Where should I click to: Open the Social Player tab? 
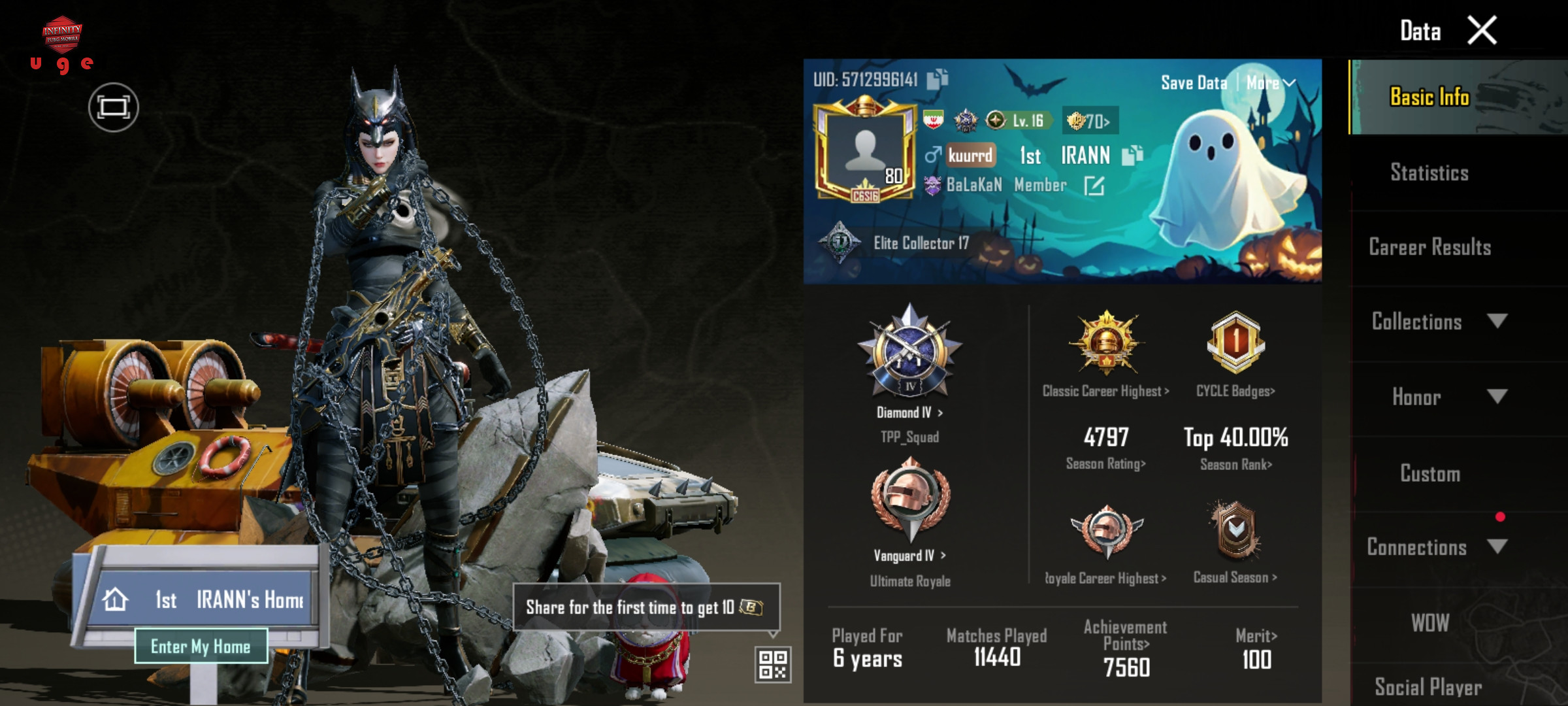1429,686
